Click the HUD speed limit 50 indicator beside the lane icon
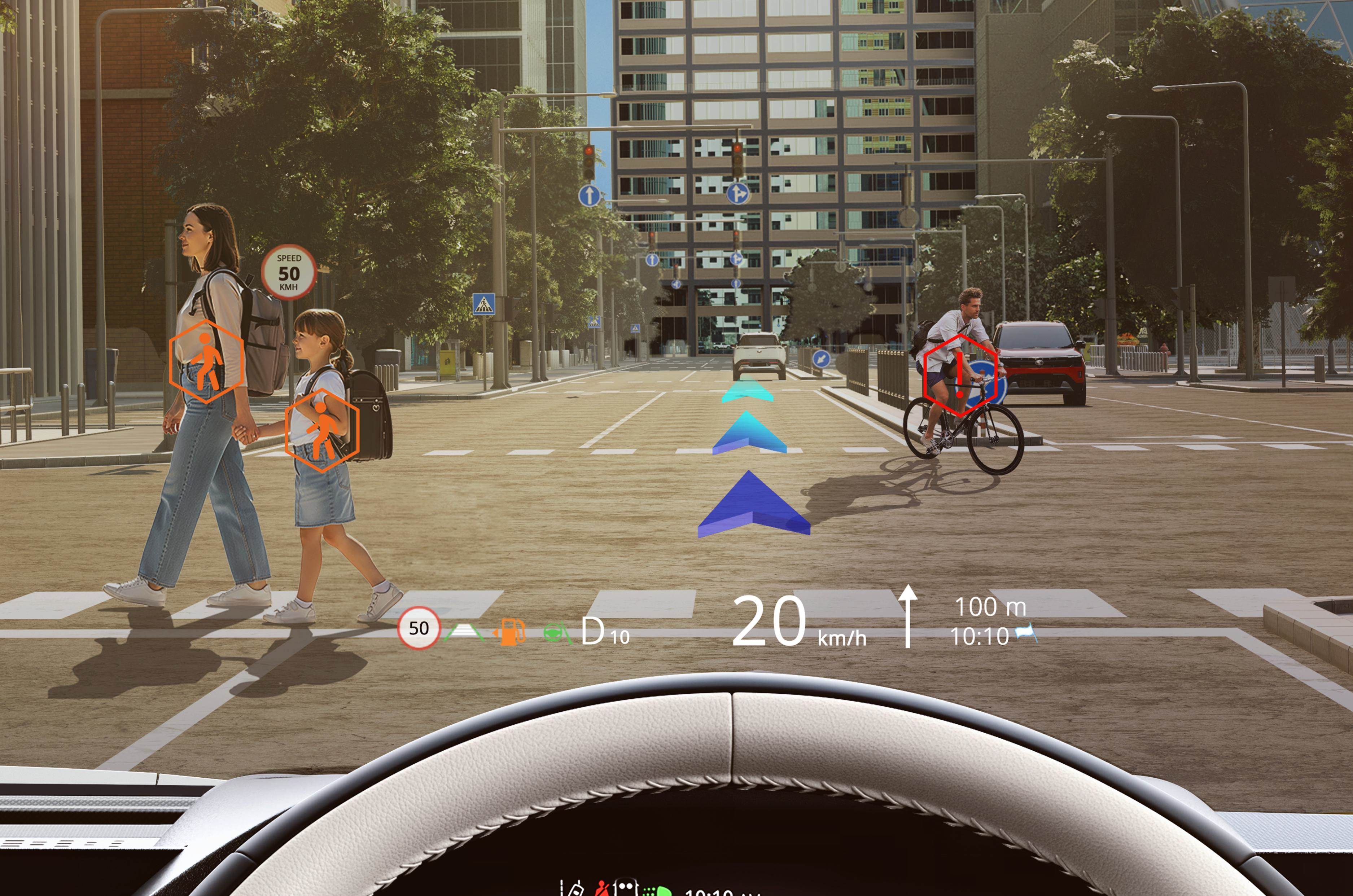 point(419,628)
